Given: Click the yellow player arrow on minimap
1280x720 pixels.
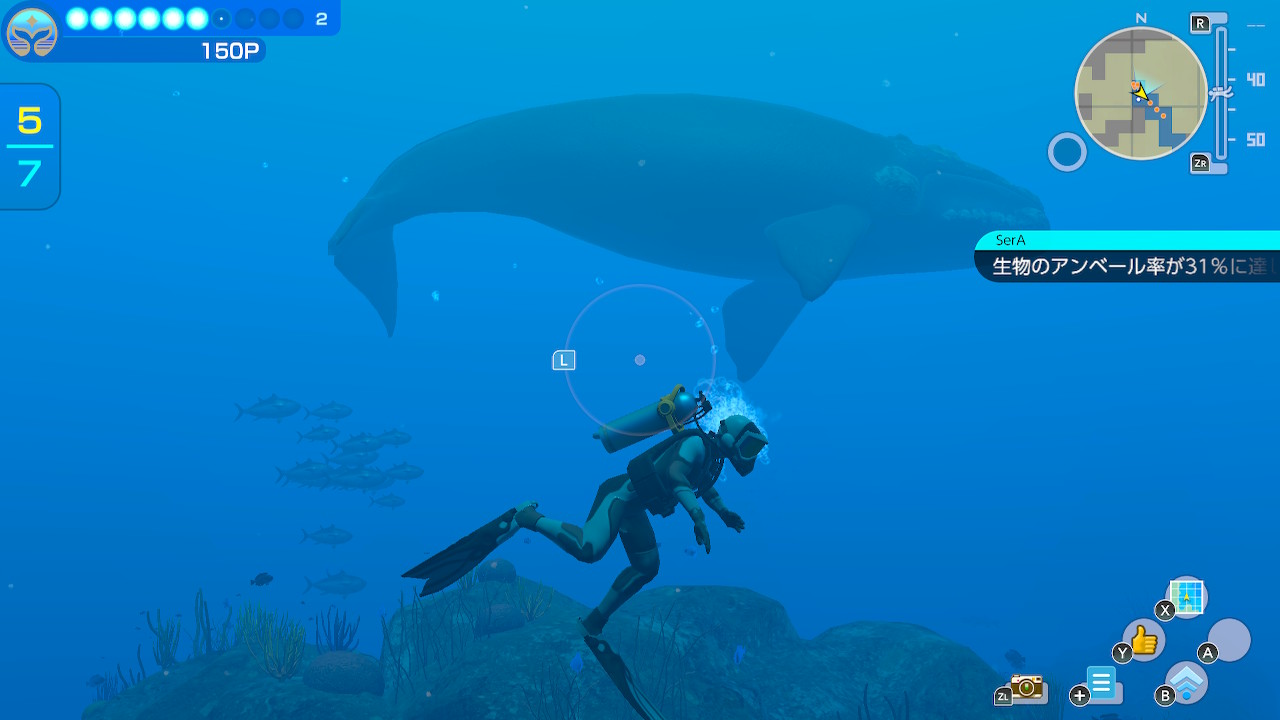Looking at the screenshot, I should (1141, 90).
